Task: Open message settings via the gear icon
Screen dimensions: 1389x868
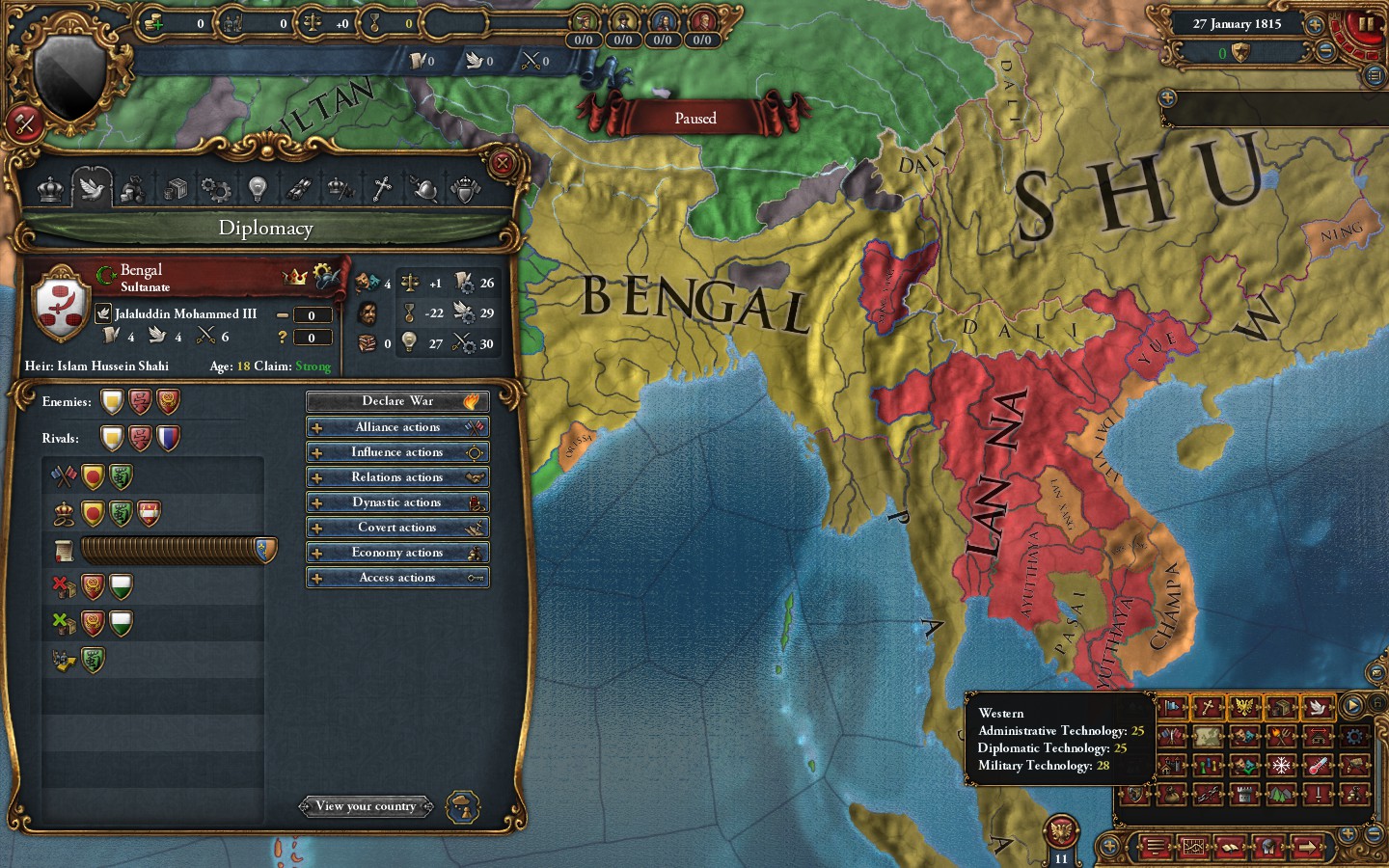Action: pos(1353,737)
